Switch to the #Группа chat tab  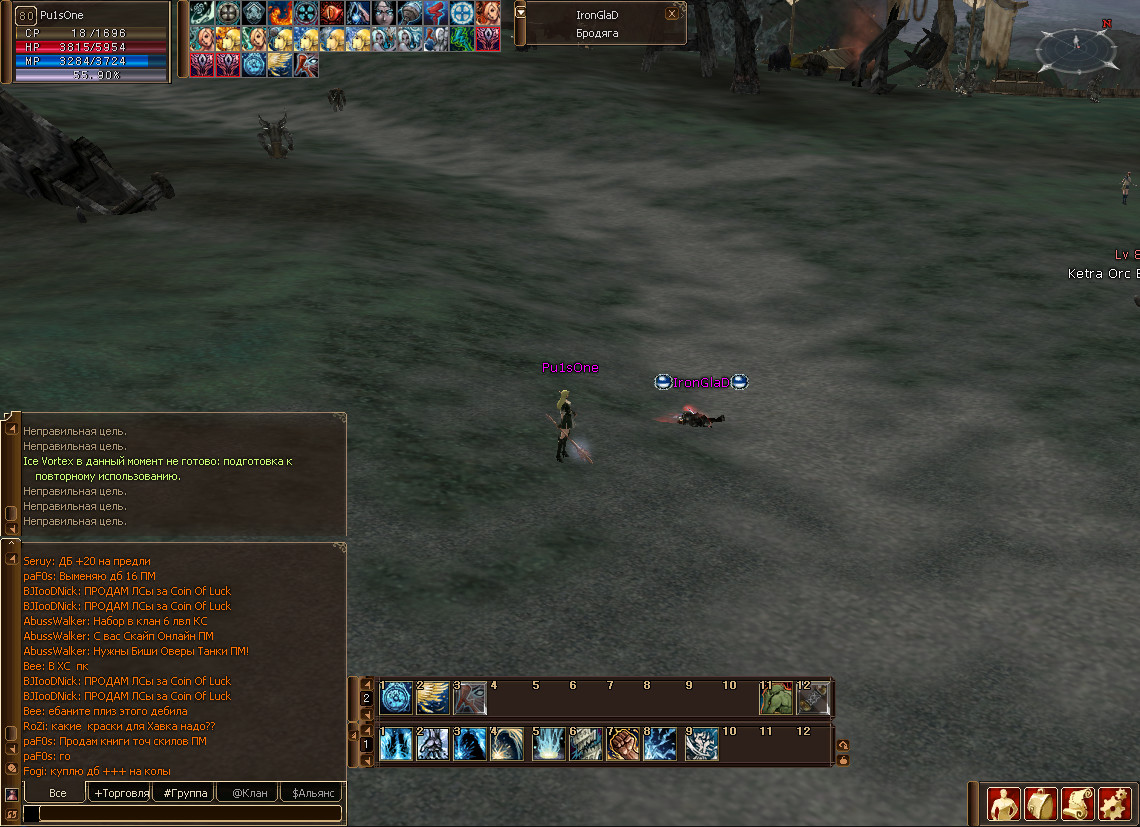click(183, 793)
